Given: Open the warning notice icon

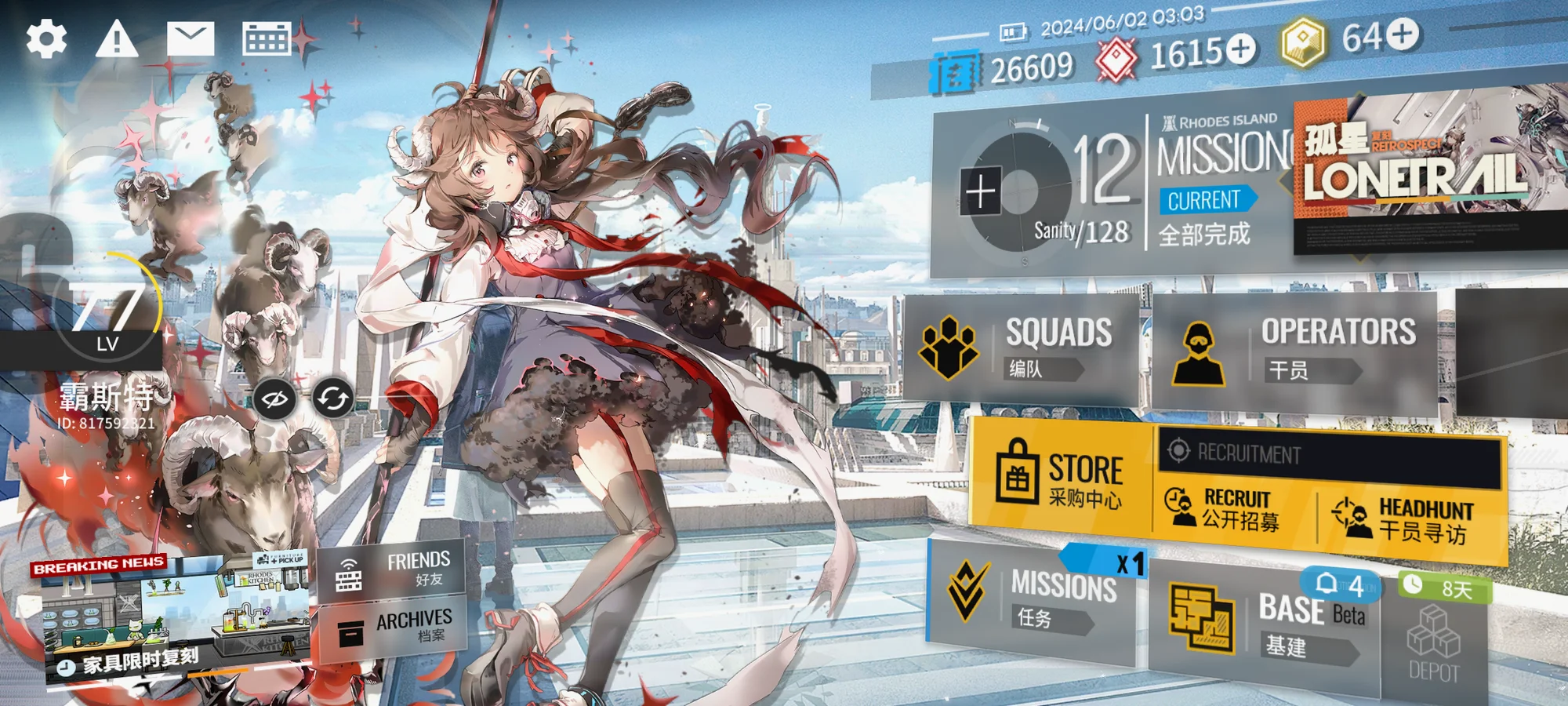Looking at the screenshot, I should click(117, 39).
